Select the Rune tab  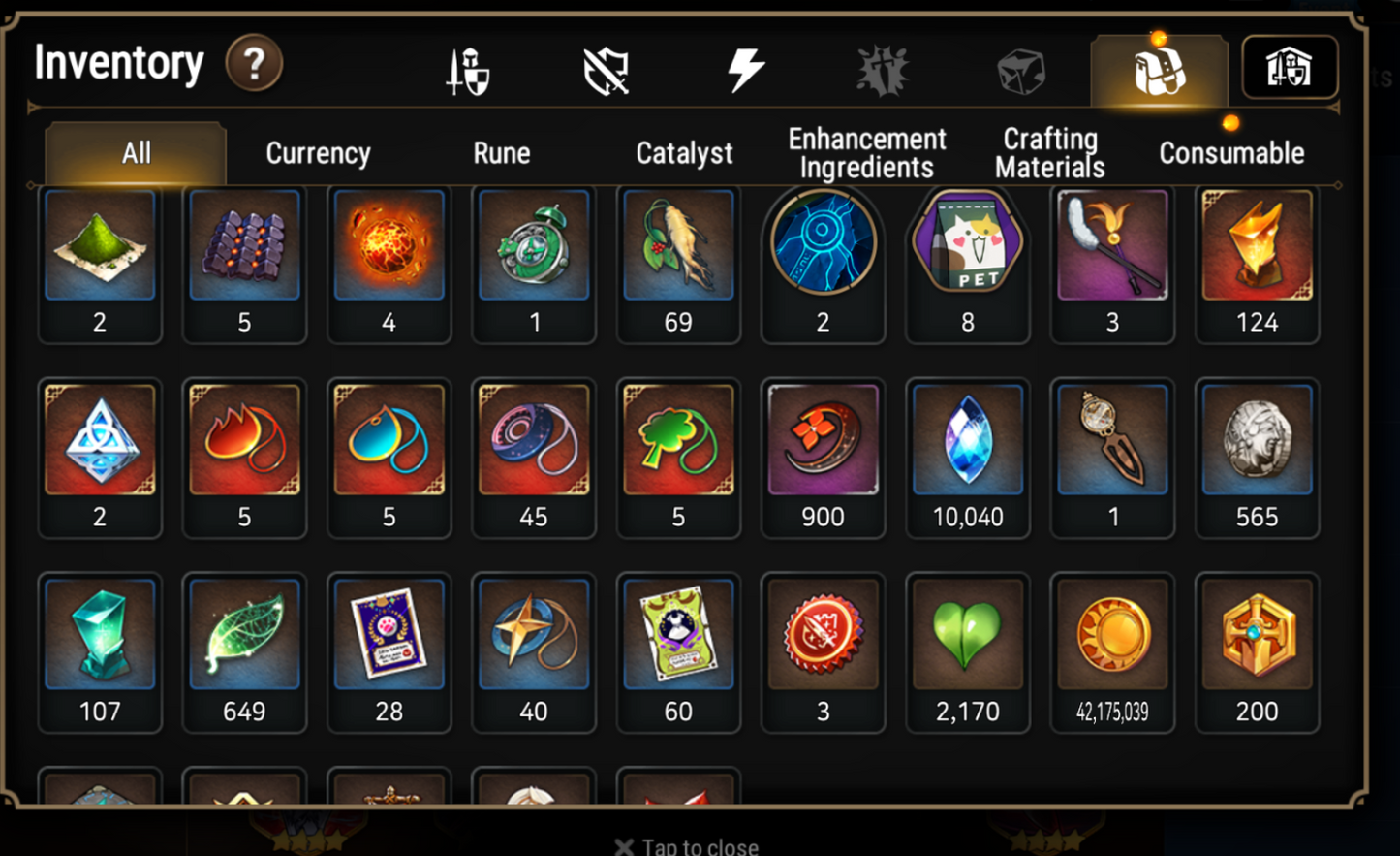[x=501, y=153]
